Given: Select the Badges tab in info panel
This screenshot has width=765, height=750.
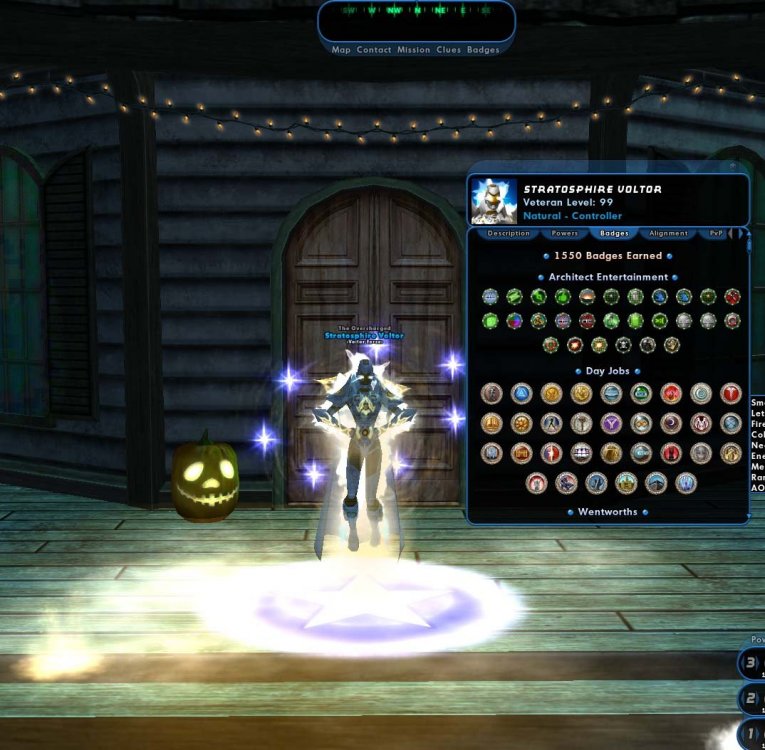Looking at the screenshot, I should point(614,233).
